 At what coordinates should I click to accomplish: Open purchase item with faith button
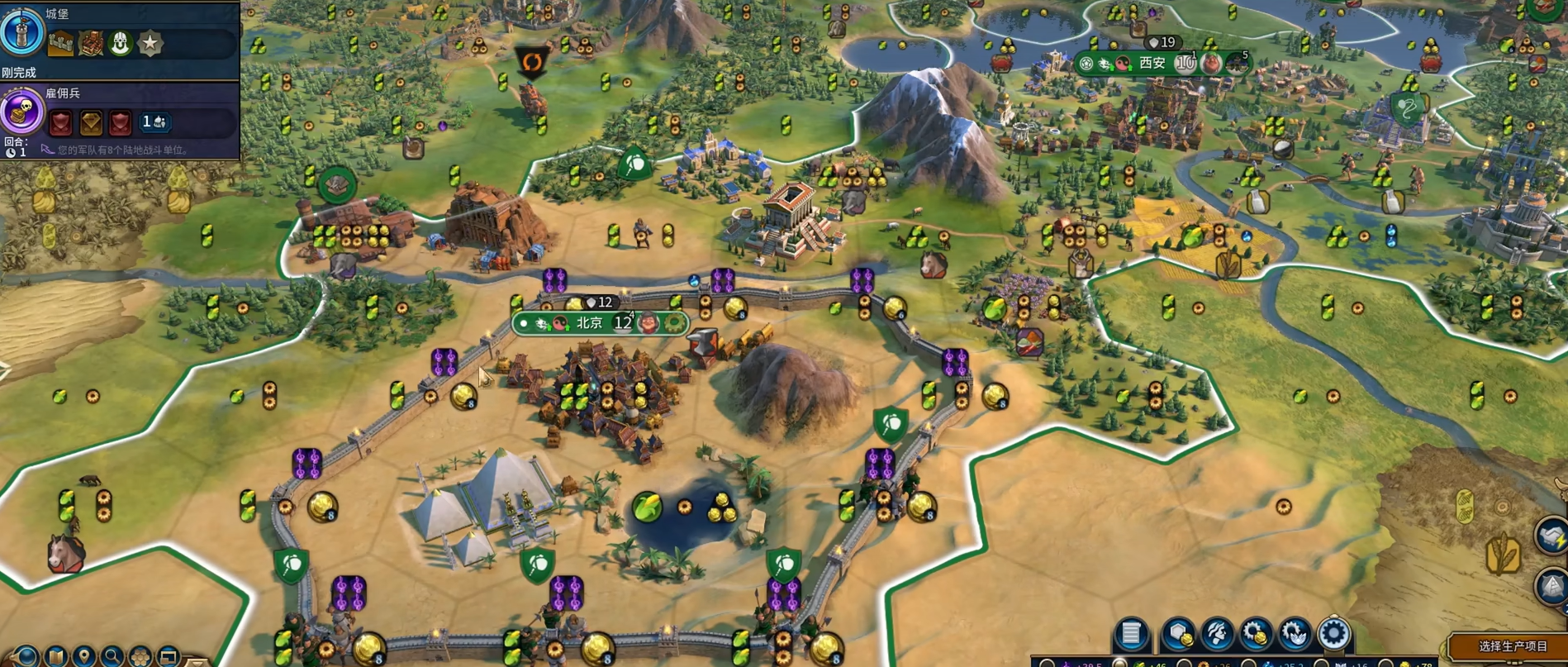tap(1295, 635)
